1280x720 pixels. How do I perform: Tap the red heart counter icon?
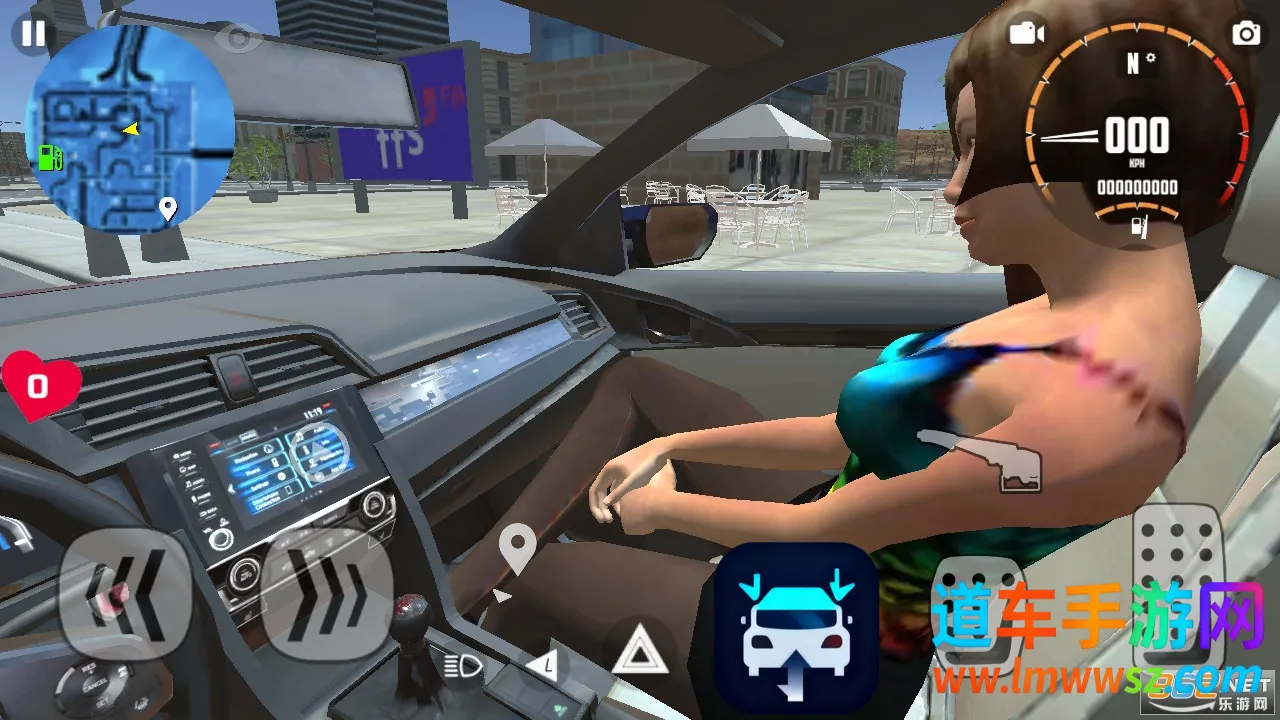pos(40,386)
